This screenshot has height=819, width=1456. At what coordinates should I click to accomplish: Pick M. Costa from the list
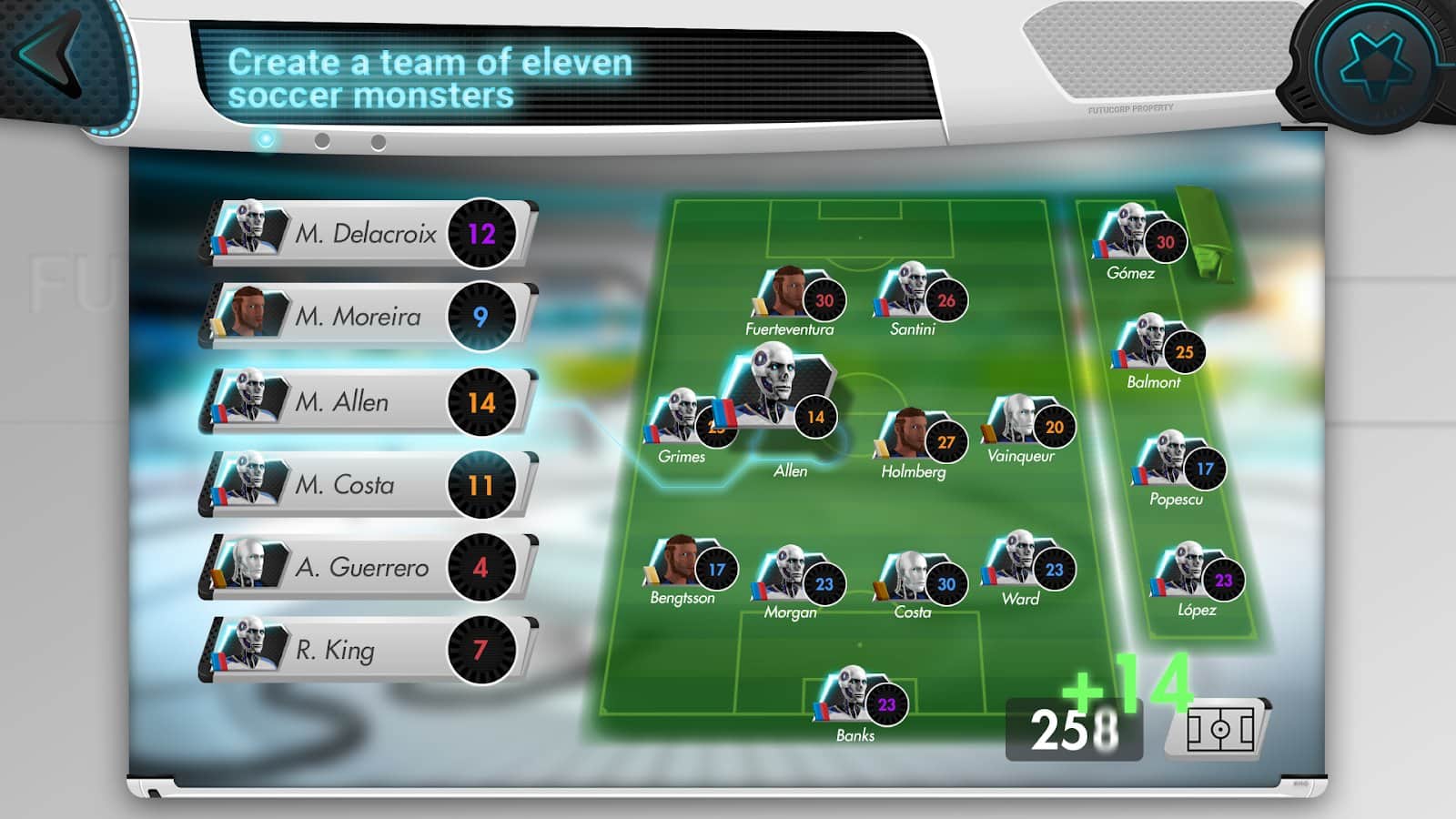366,484
